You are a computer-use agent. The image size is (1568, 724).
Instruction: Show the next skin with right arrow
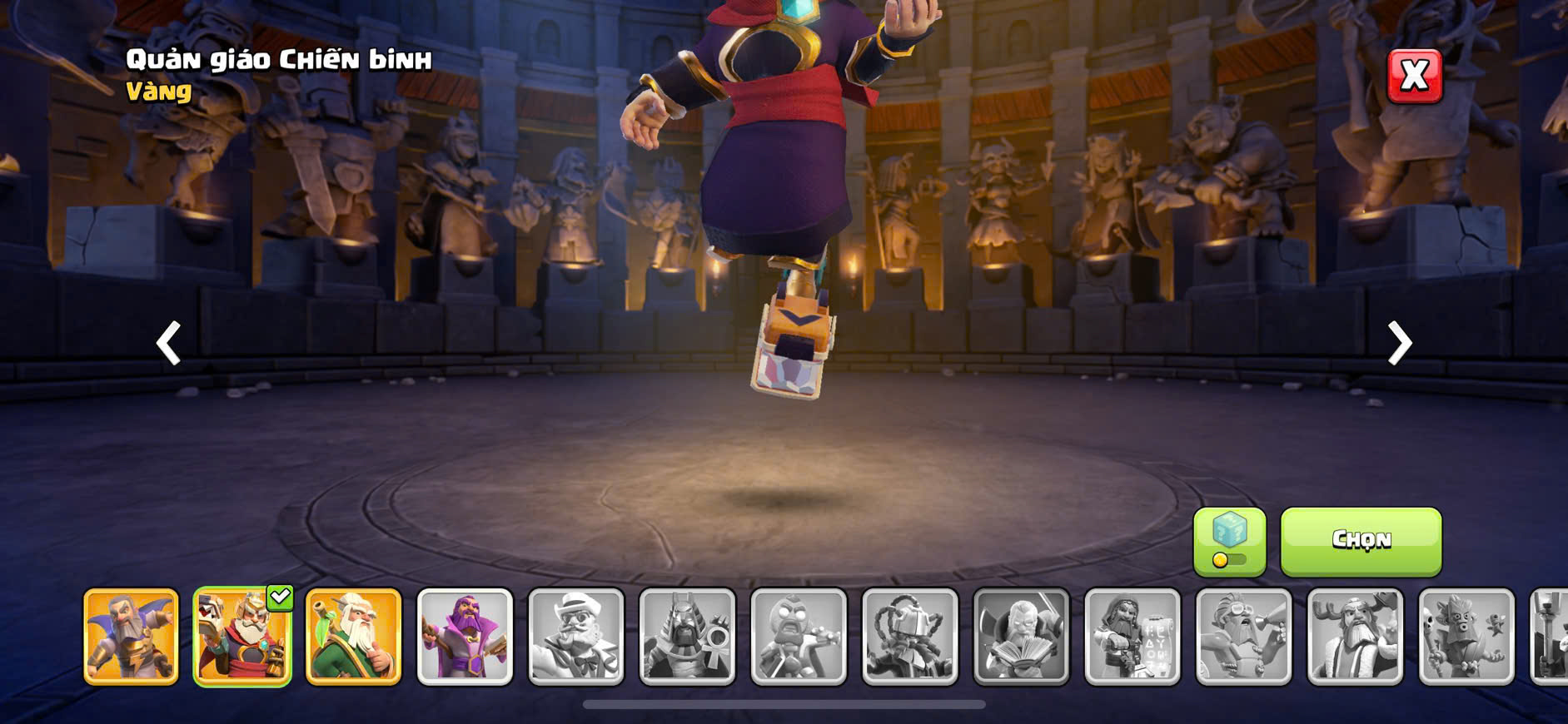(1399, 343)
